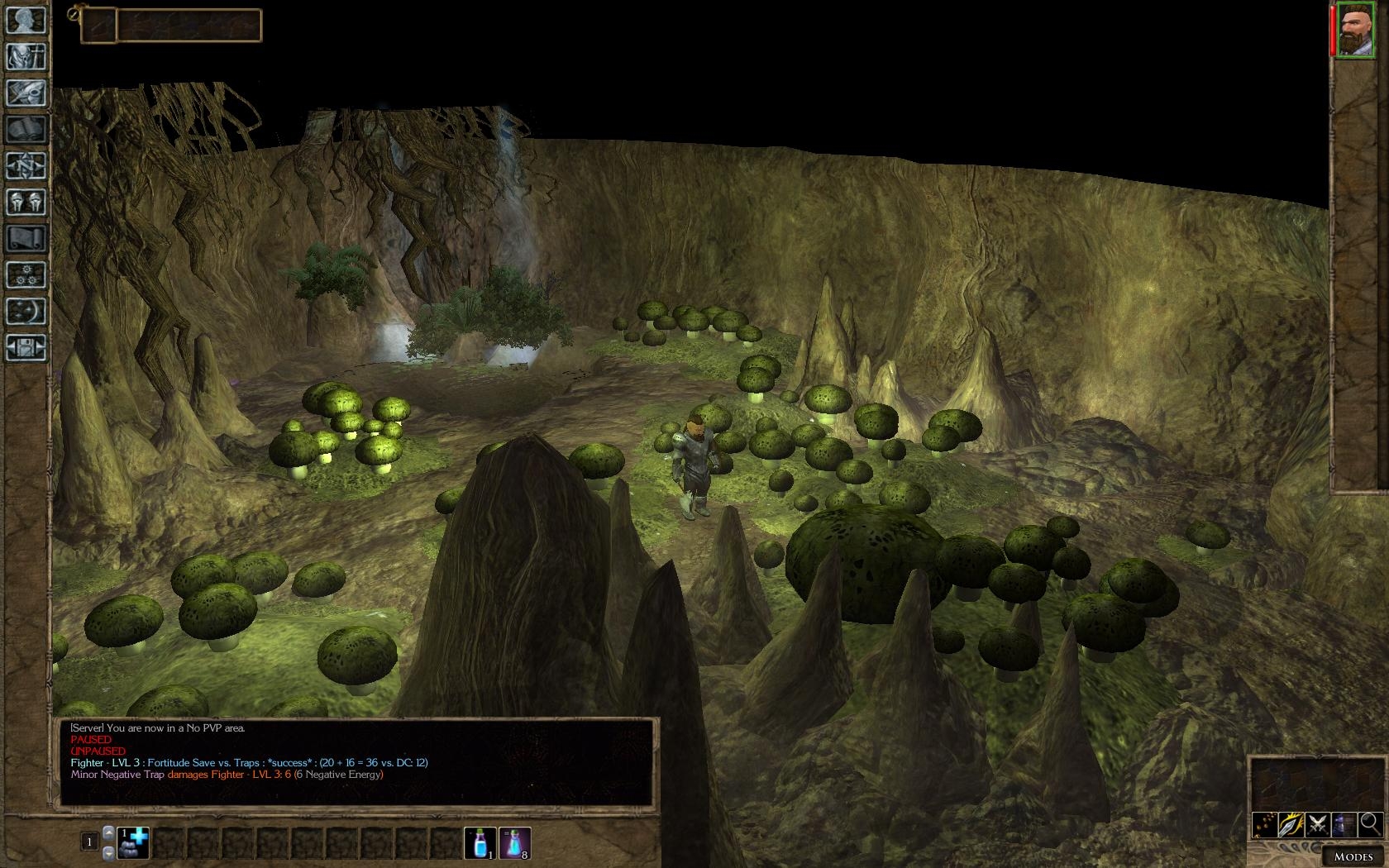Use the purple potion with count 8
The height and width of the screenshot is (868, 1389).
515,842
